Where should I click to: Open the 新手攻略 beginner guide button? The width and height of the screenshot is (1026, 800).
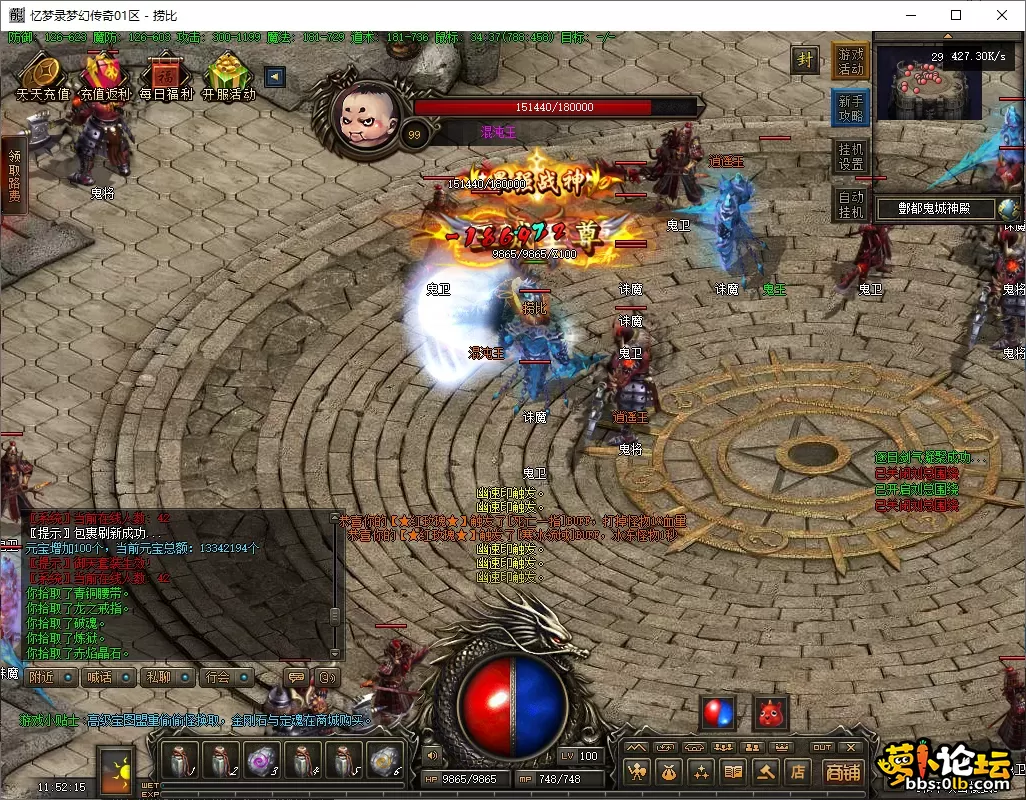pyautogui.click(x=850, y=108)
